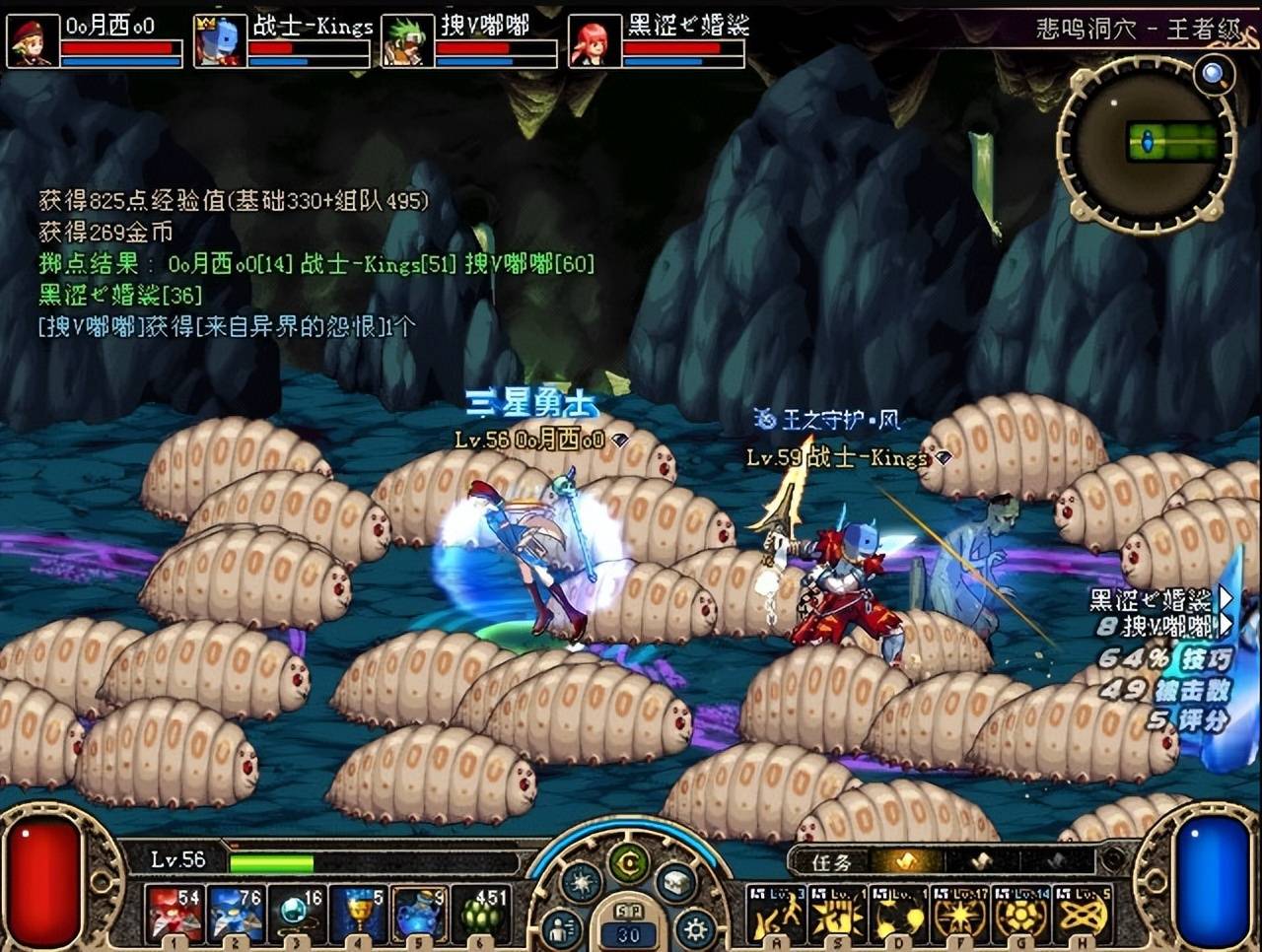Click the minimap magnifier button
1262x952 pixels.
pyautogui.click(x=1213, y=73)
